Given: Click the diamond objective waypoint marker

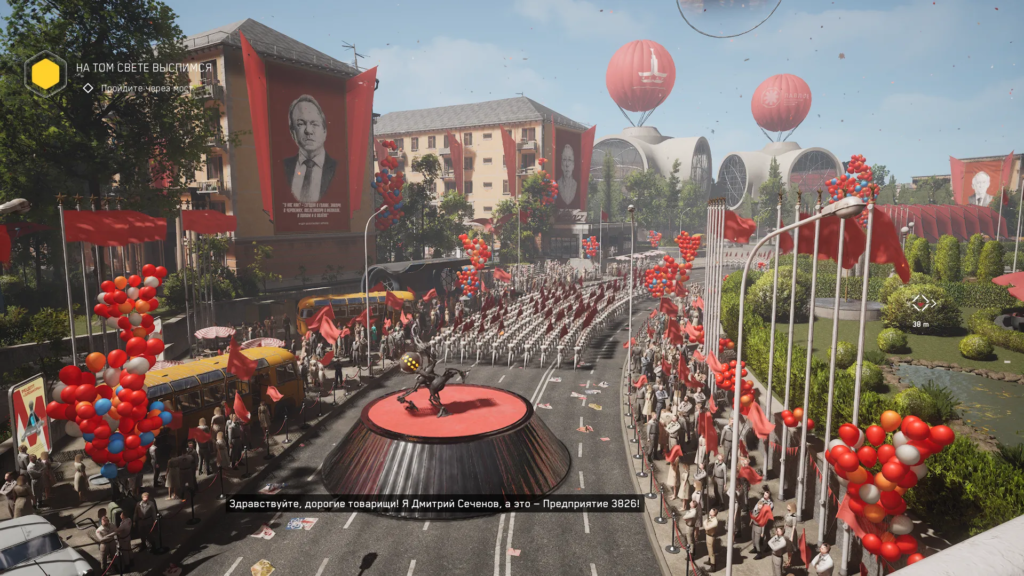Looking at the screenshot, I should [x=921, y=302].
